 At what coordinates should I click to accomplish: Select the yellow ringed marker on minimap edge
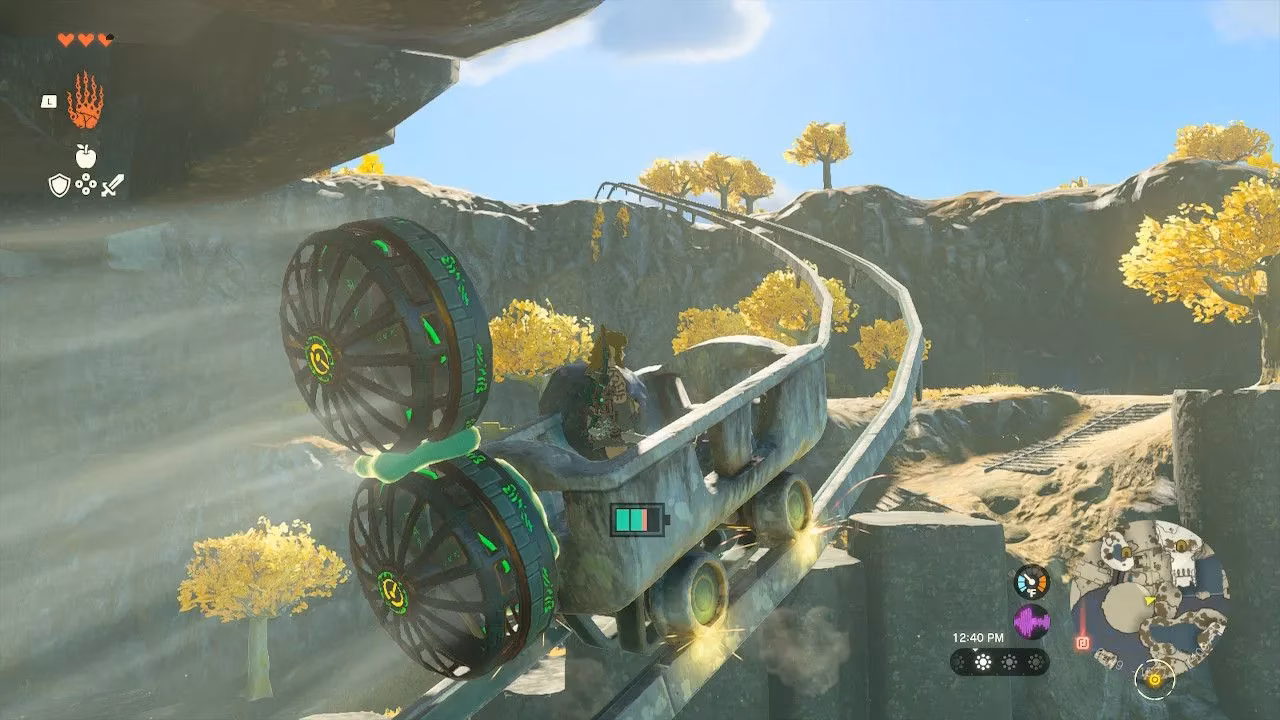click(1154, 679)
